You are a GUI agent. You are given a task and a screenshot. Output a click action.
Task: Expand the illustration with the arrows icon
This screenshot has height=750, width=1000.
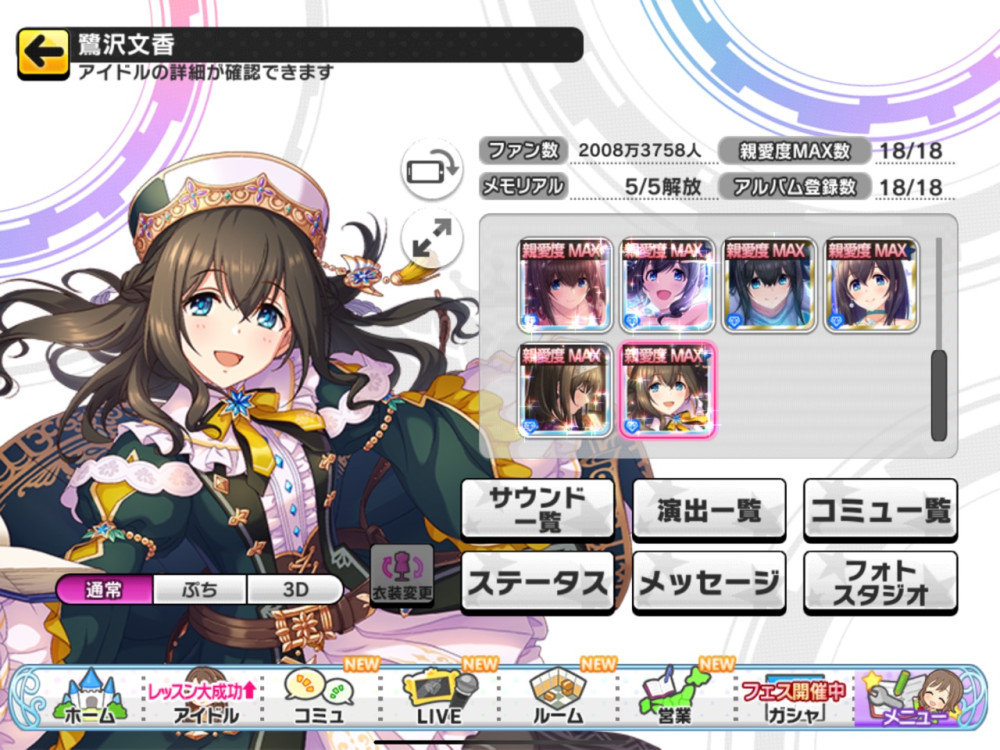pyautogui.click(x=431, y=238)
